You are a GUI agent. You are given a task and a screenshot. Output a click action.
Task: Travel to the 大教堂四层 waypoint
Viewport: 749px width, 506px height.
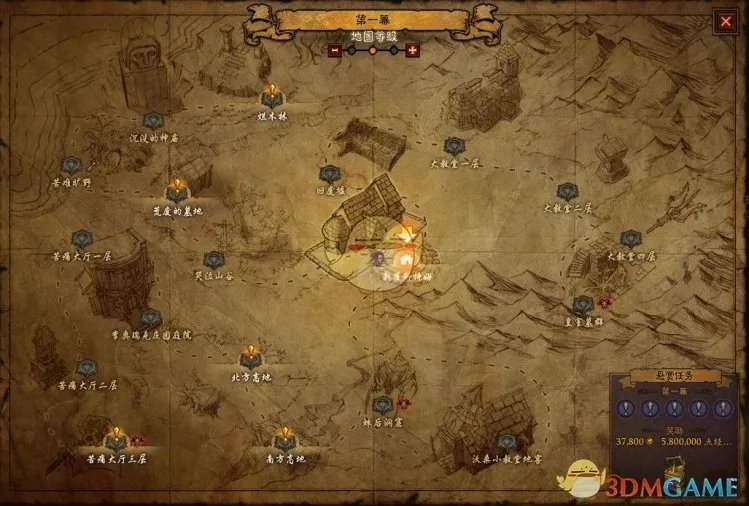coord(630,239)
